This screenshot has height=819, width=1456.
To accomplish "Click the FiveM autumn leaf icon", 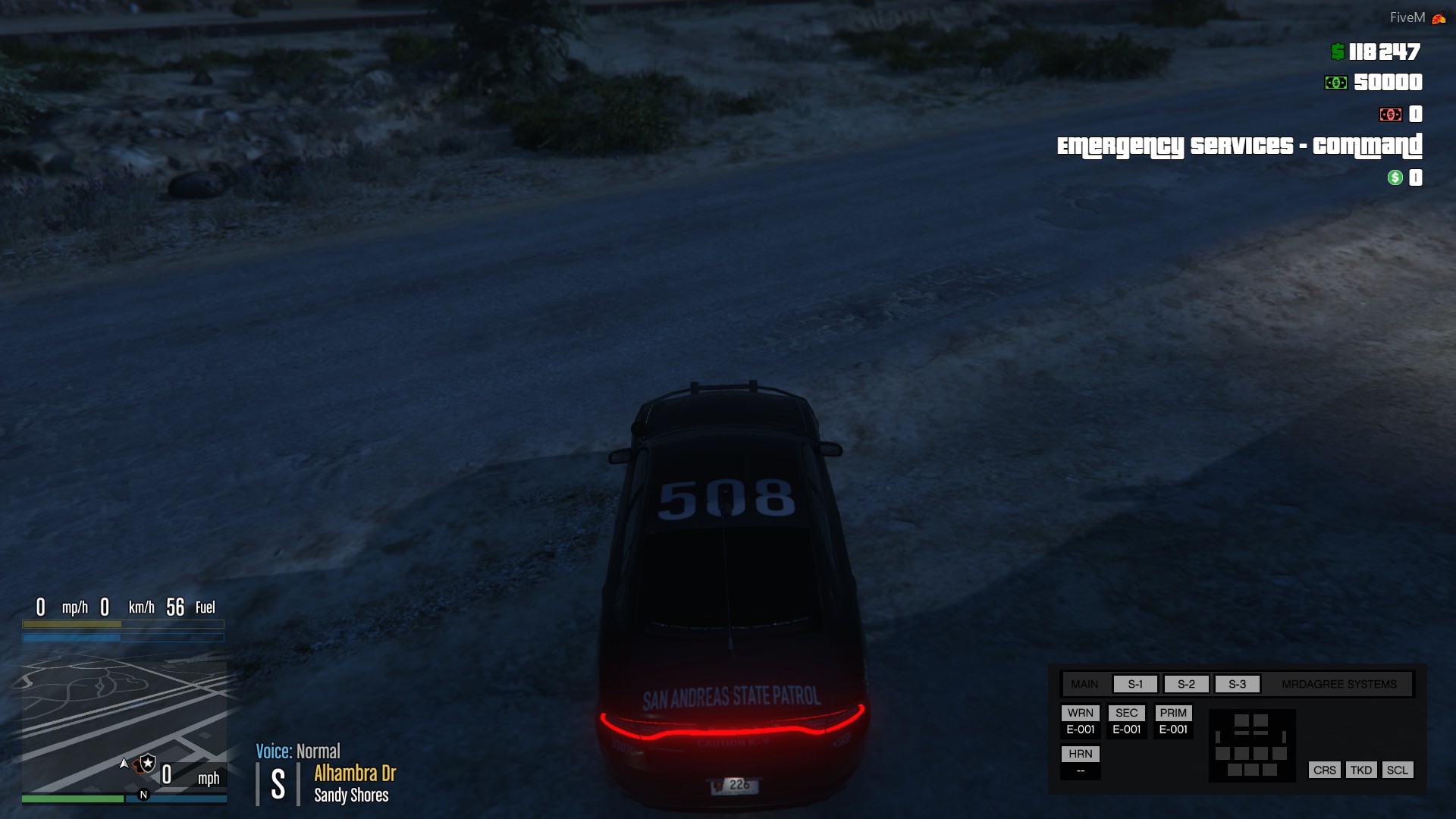I will 1437,16.
